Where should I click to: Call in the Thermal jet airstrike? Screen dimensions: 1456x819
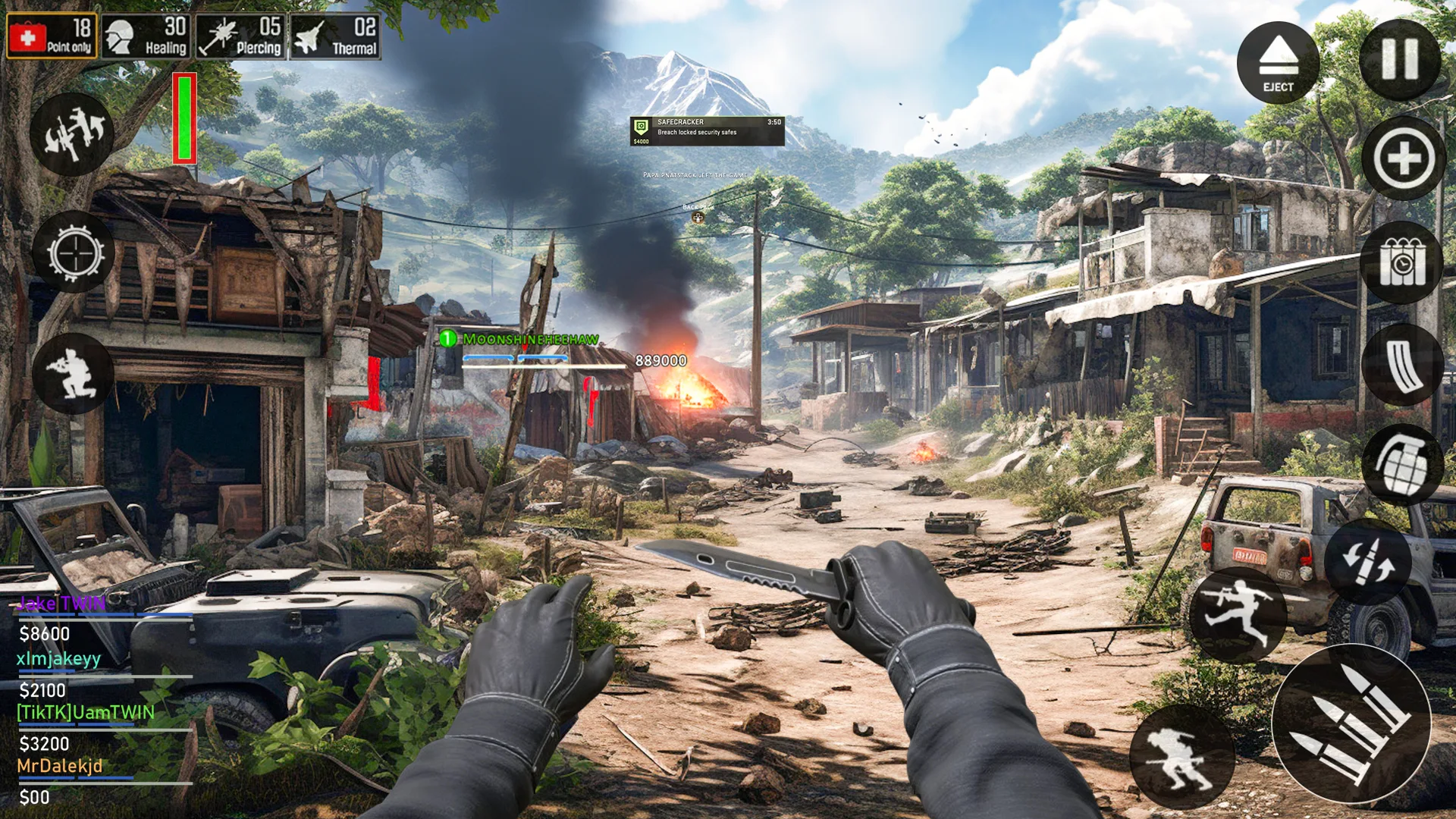tap(335, 36)
